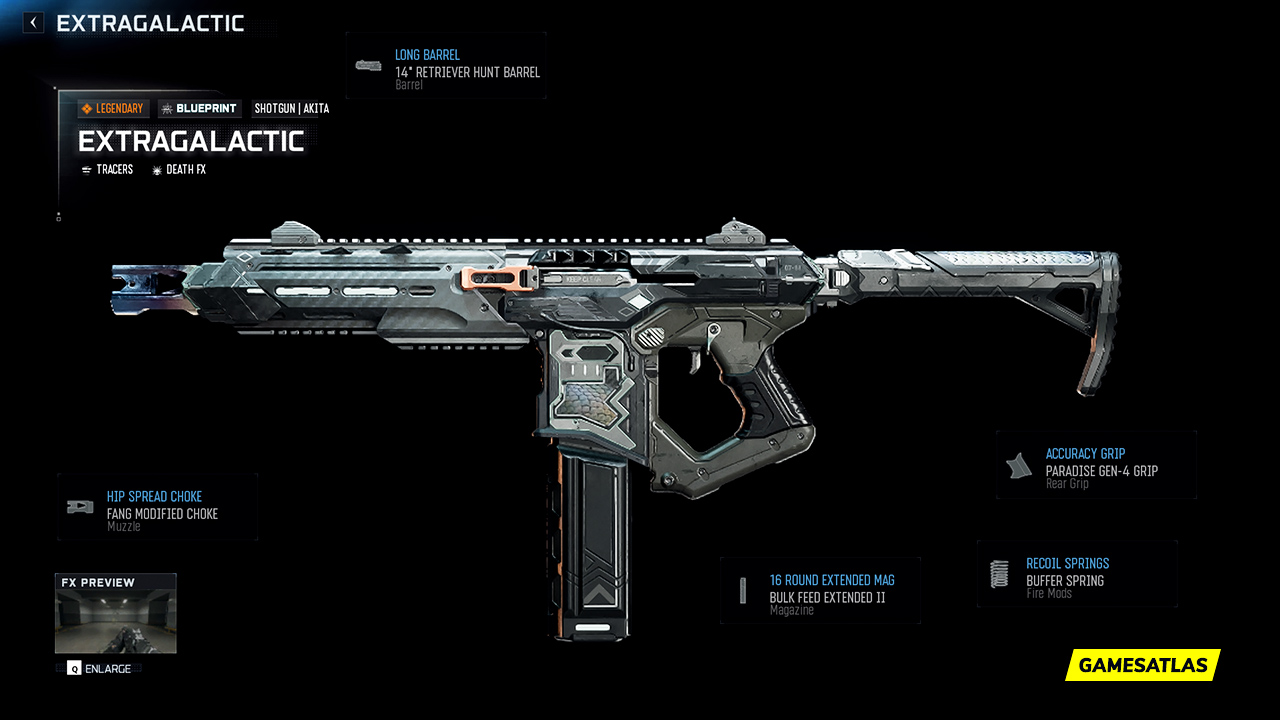Screen dimensions: 1280x720
Task: Open the Extragalactic title header
Action: [192, 141]
